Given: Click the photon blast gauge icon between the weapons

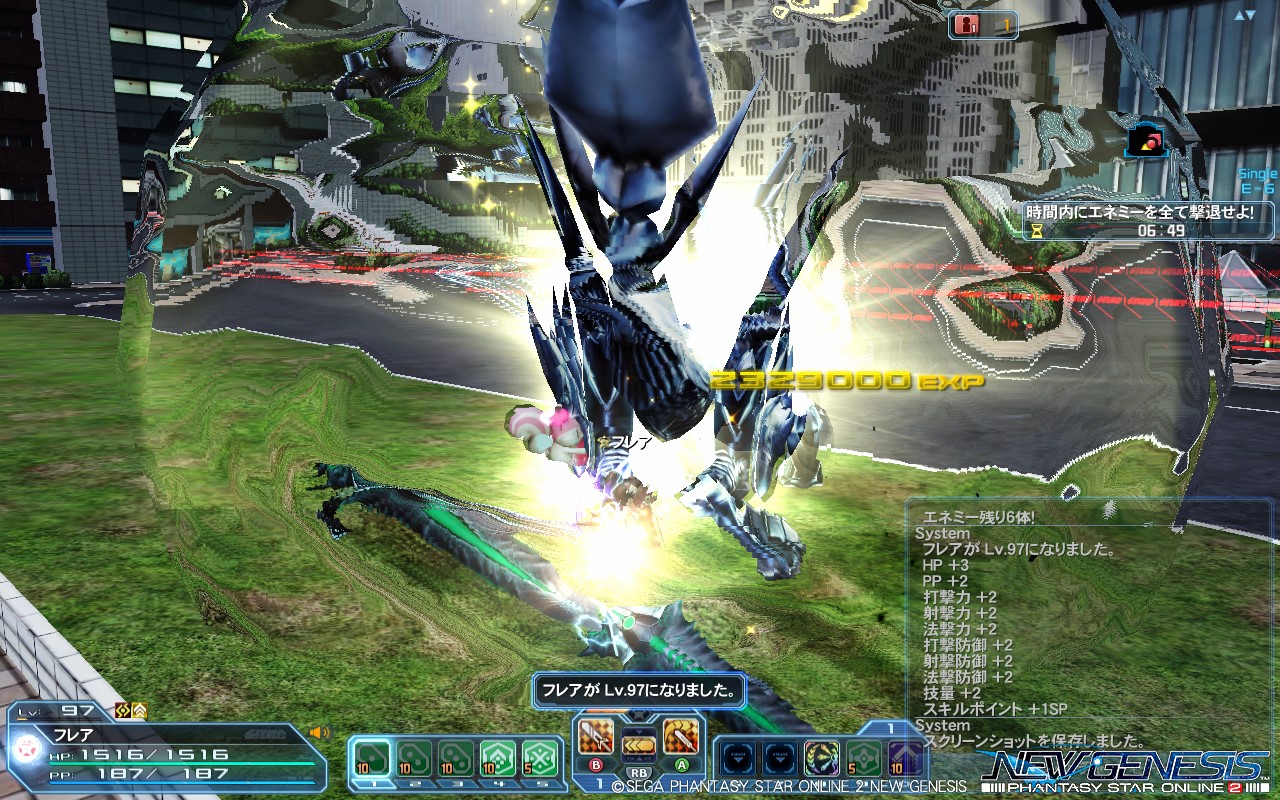Looking at the screenshot, I should (637, 742).
